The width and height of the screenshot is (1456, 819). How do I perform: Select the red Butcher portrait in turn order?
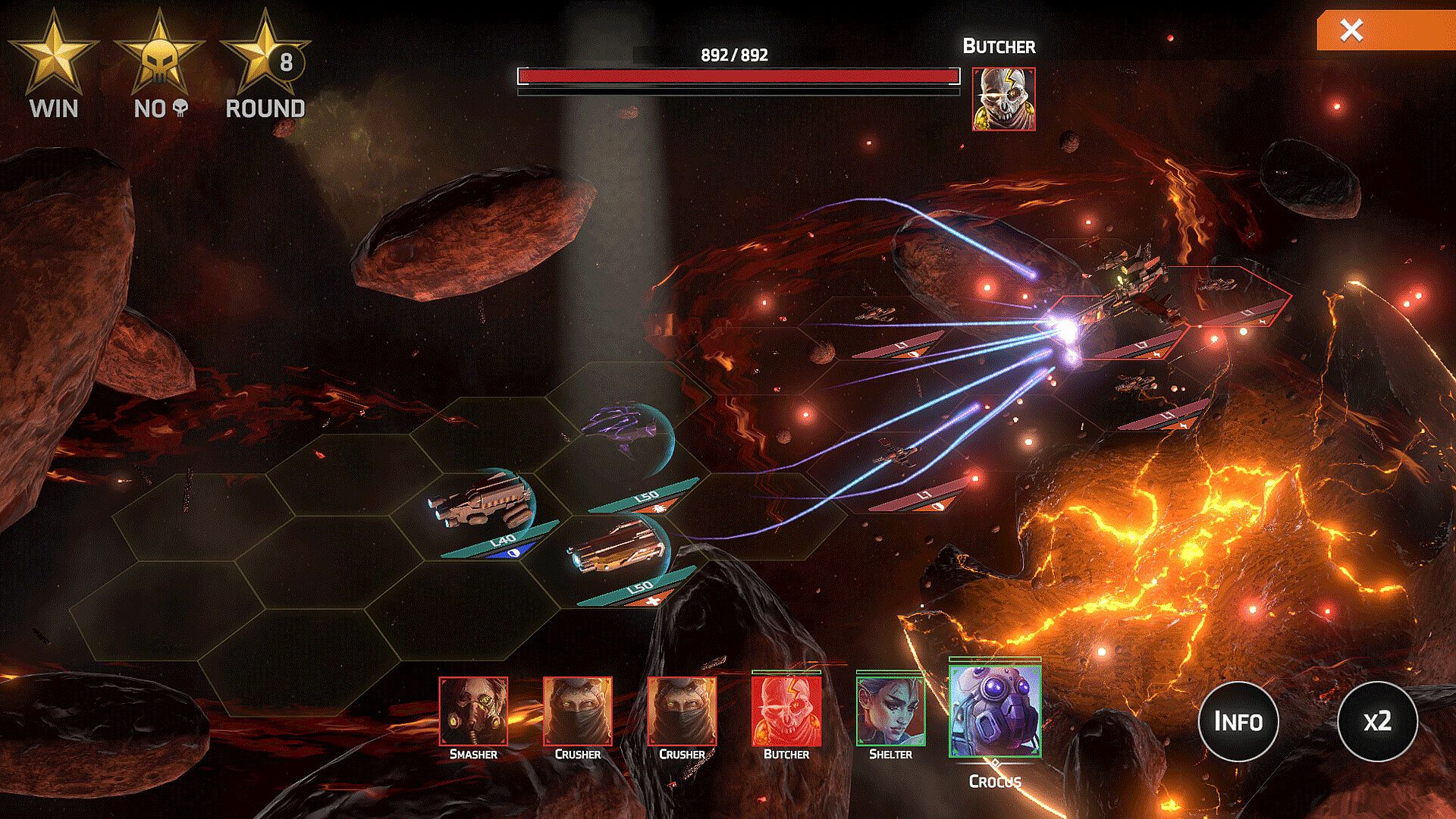[786, 711]
